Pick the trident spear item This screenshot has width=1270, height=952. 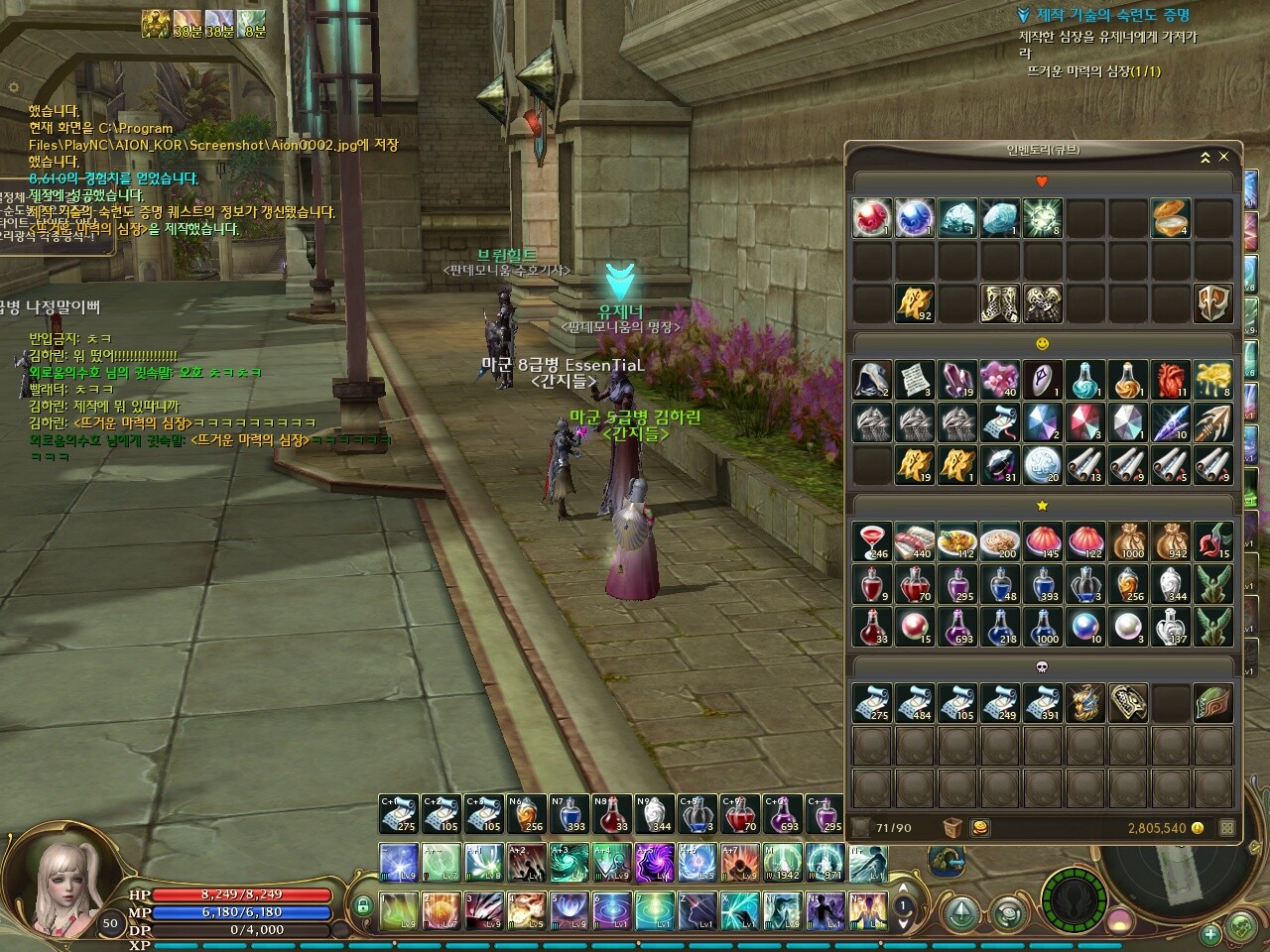1212,421
